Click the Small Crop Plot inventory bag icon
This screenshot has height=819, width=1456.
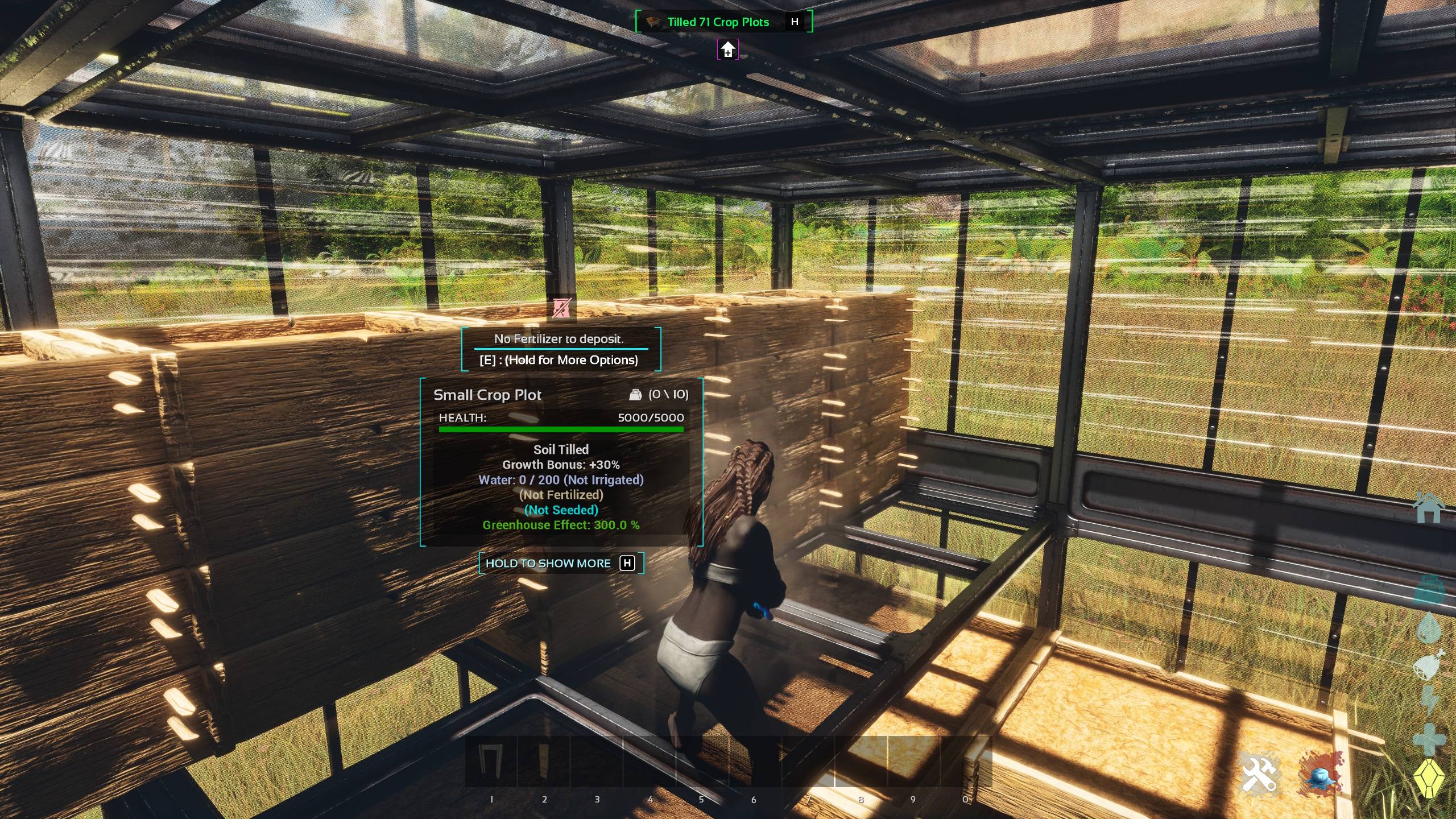635,395
